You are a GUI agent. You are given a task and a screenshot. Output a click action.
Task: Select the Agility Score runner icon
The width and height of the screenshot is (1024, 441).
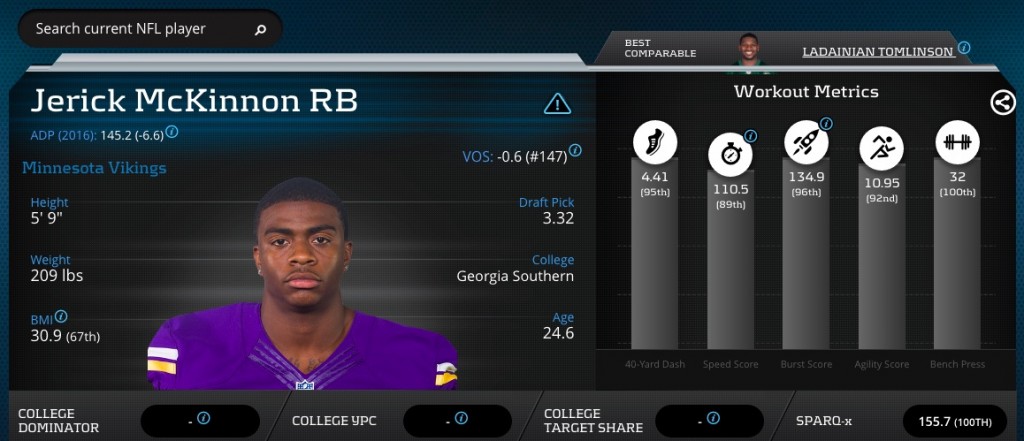(x=881, y=149)
